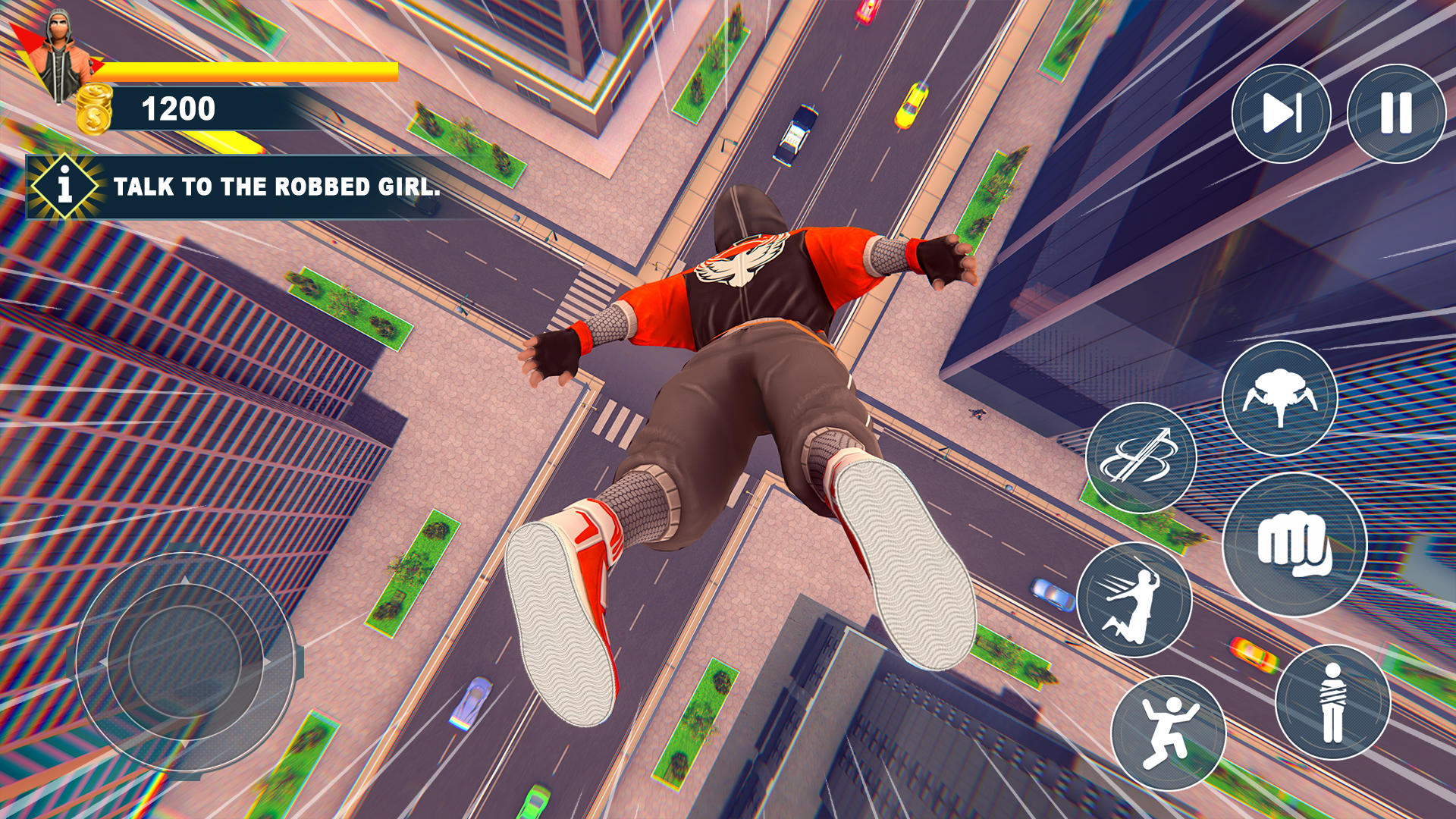Tap the coin stack icon
The width and height of the screenshot is (1456, 819).
click(x=93, y=107)
